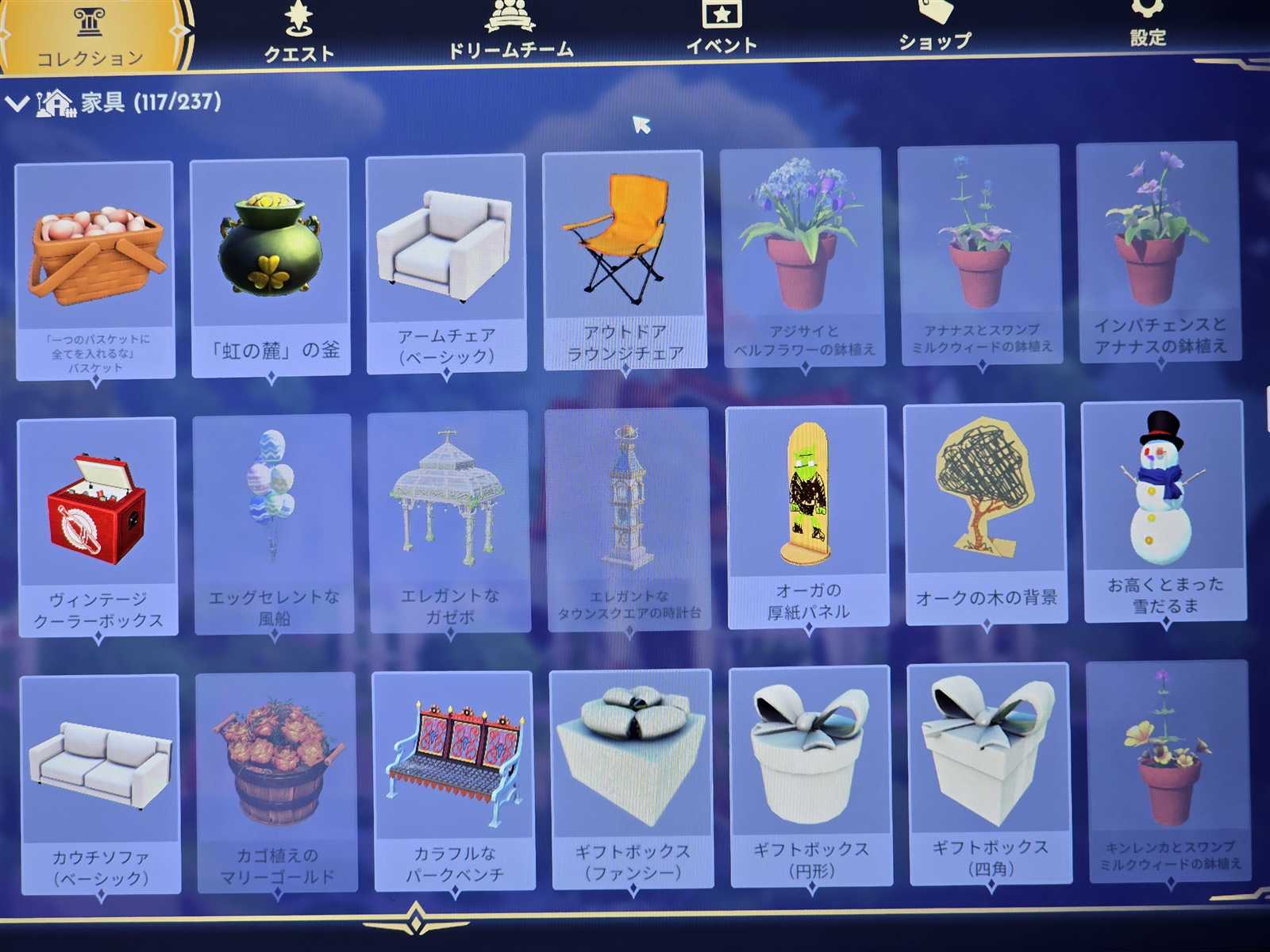Open the 設定 settings tab

[1148, 24]
